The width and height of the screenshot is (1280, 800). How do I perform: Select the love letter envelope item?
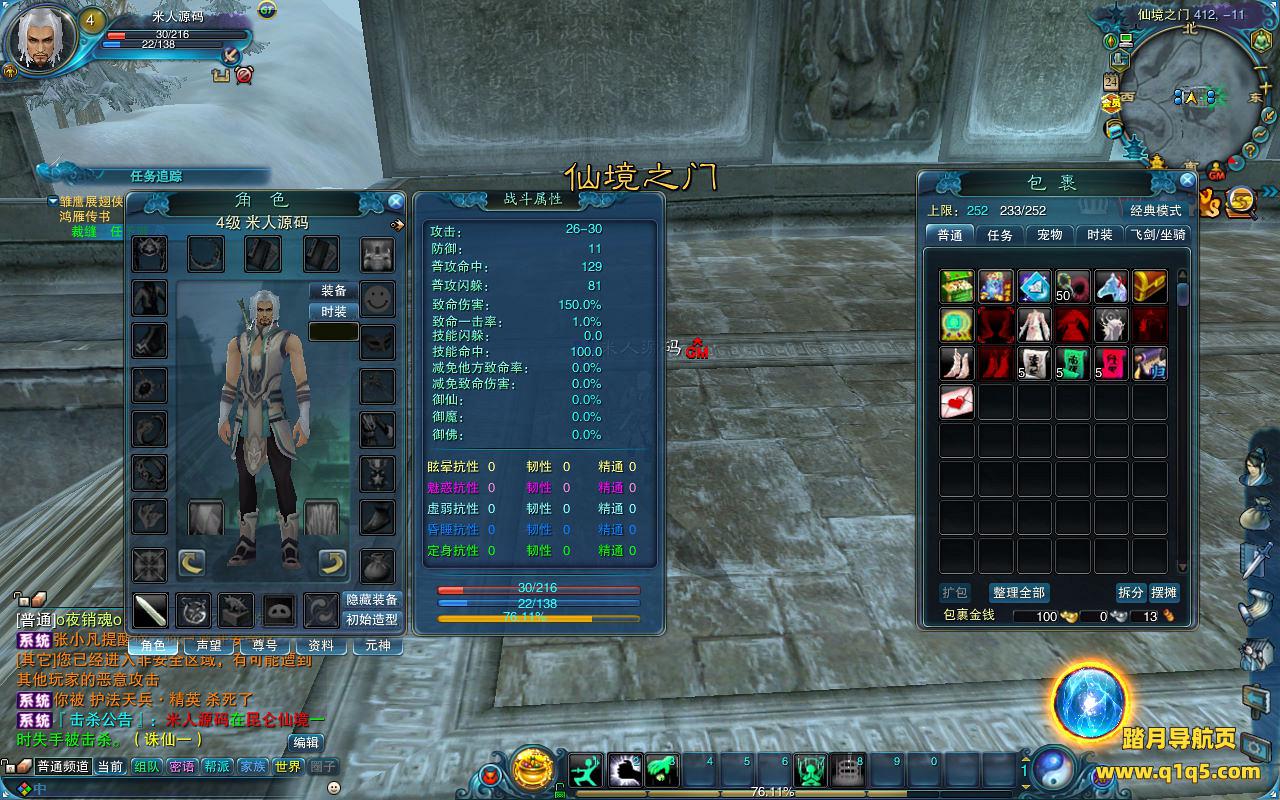[957, 402]
